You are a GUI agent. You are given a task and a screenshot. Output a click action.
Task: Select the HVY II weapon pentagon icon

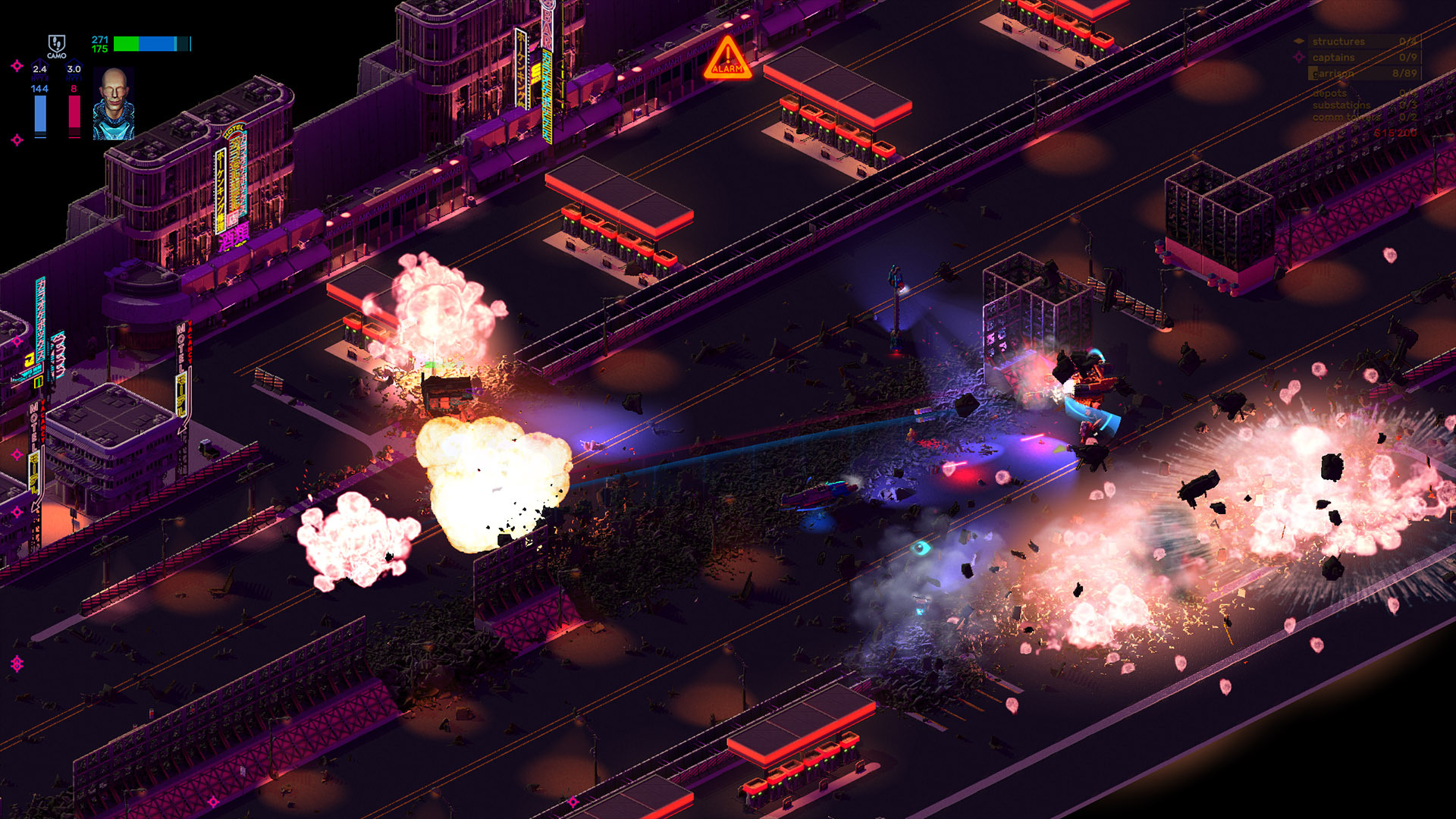[x=39, y=67]
